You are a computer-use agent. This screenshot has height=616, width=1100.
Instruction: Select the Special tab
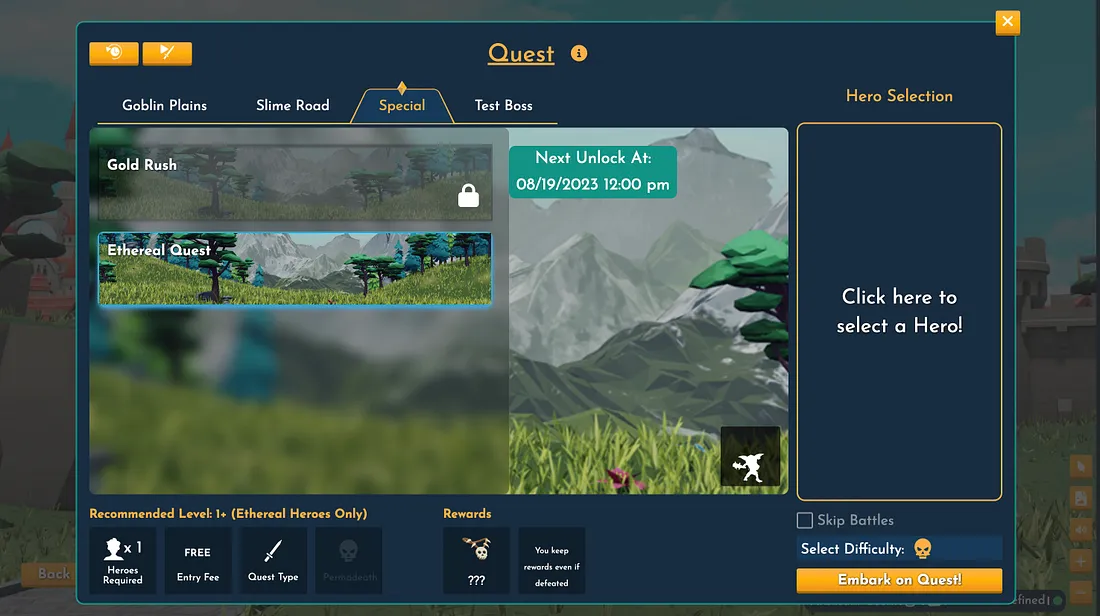tap(402, 105)
